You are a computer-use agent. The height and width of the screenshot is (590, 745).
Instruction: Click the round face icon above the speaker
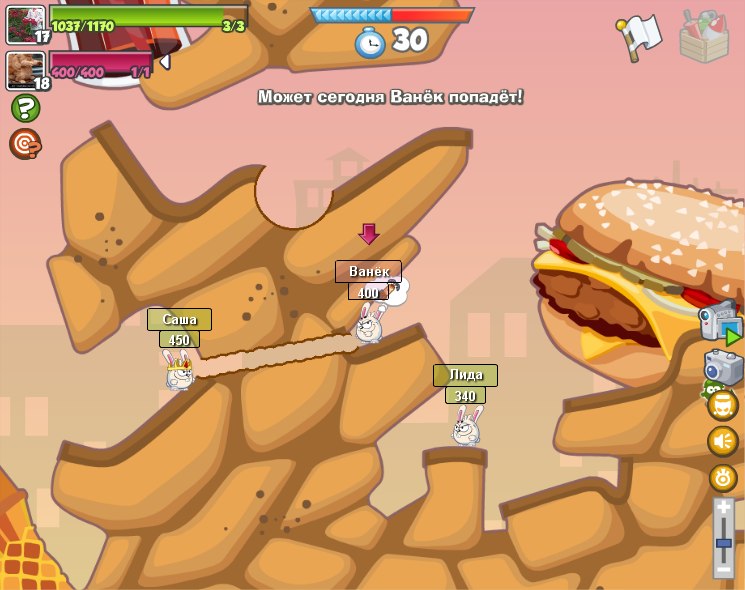click(723, 405)
